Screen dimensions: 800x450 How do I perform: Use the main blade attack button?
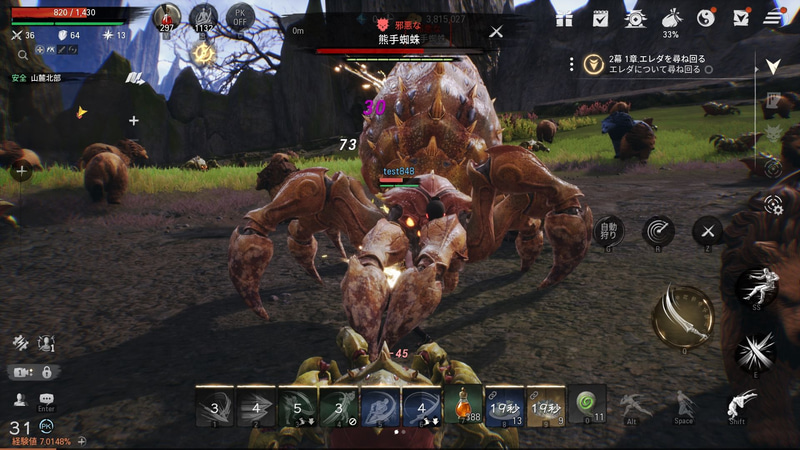point(682,317)
